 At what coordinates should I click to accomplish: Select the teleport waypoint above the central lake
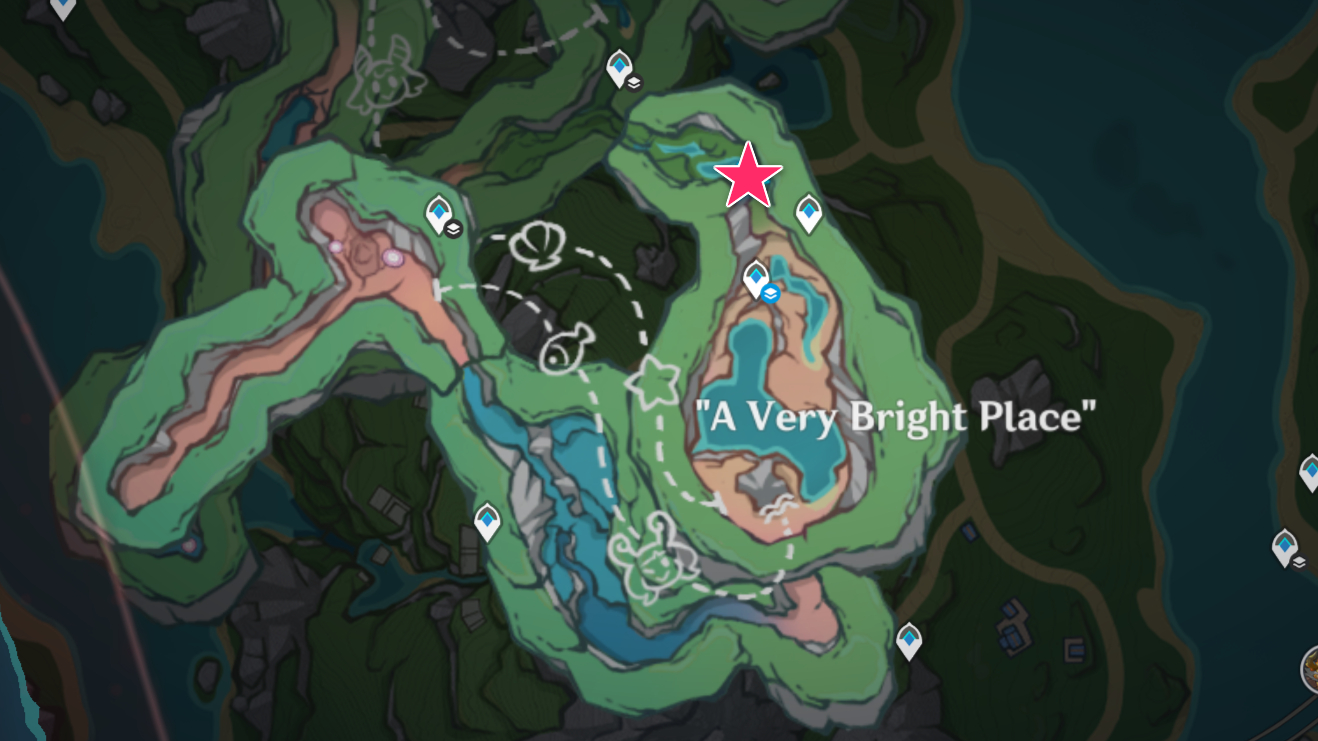coord(757,277)
